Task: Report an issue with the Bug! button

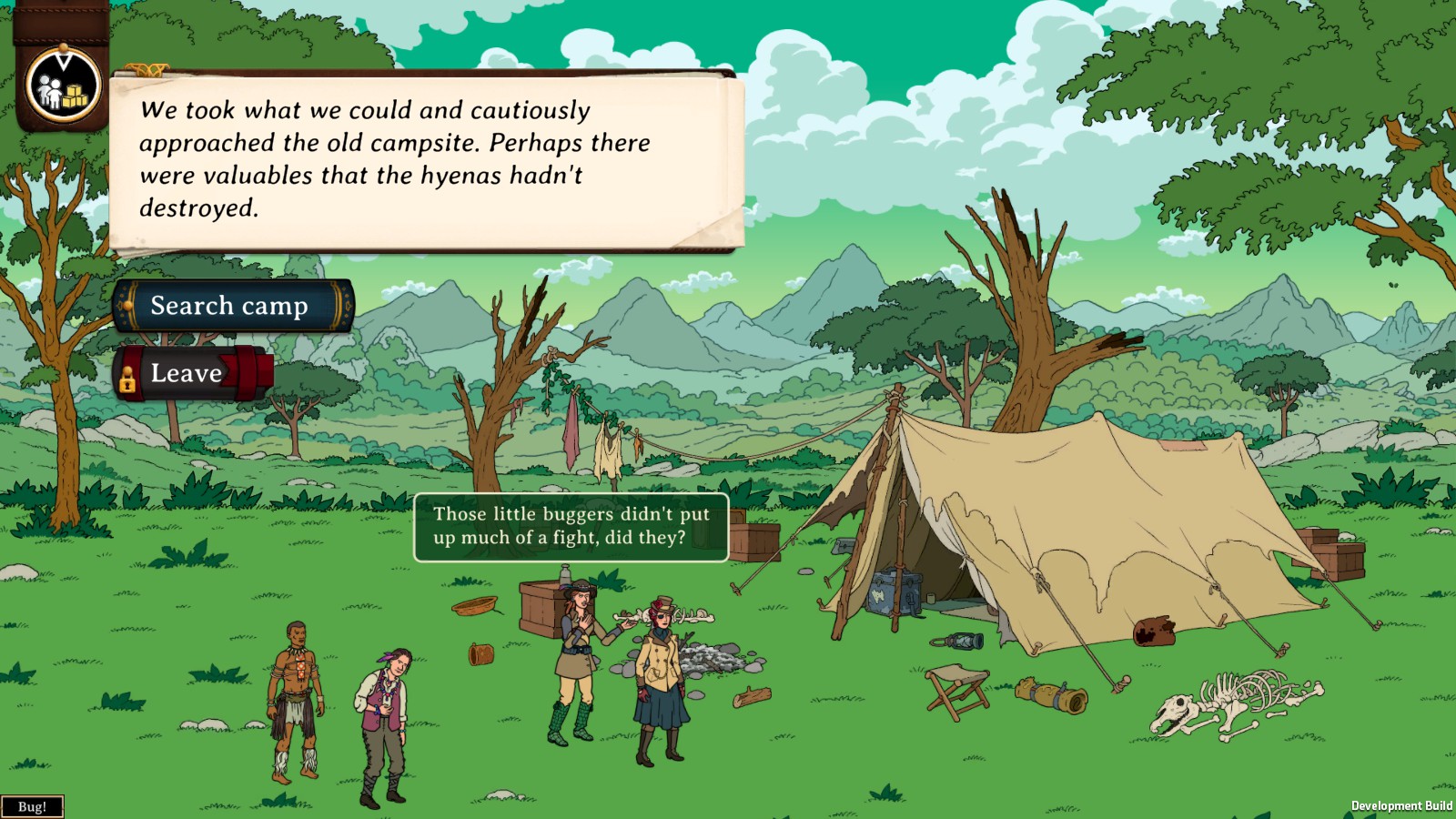Action: click(32, 806)
